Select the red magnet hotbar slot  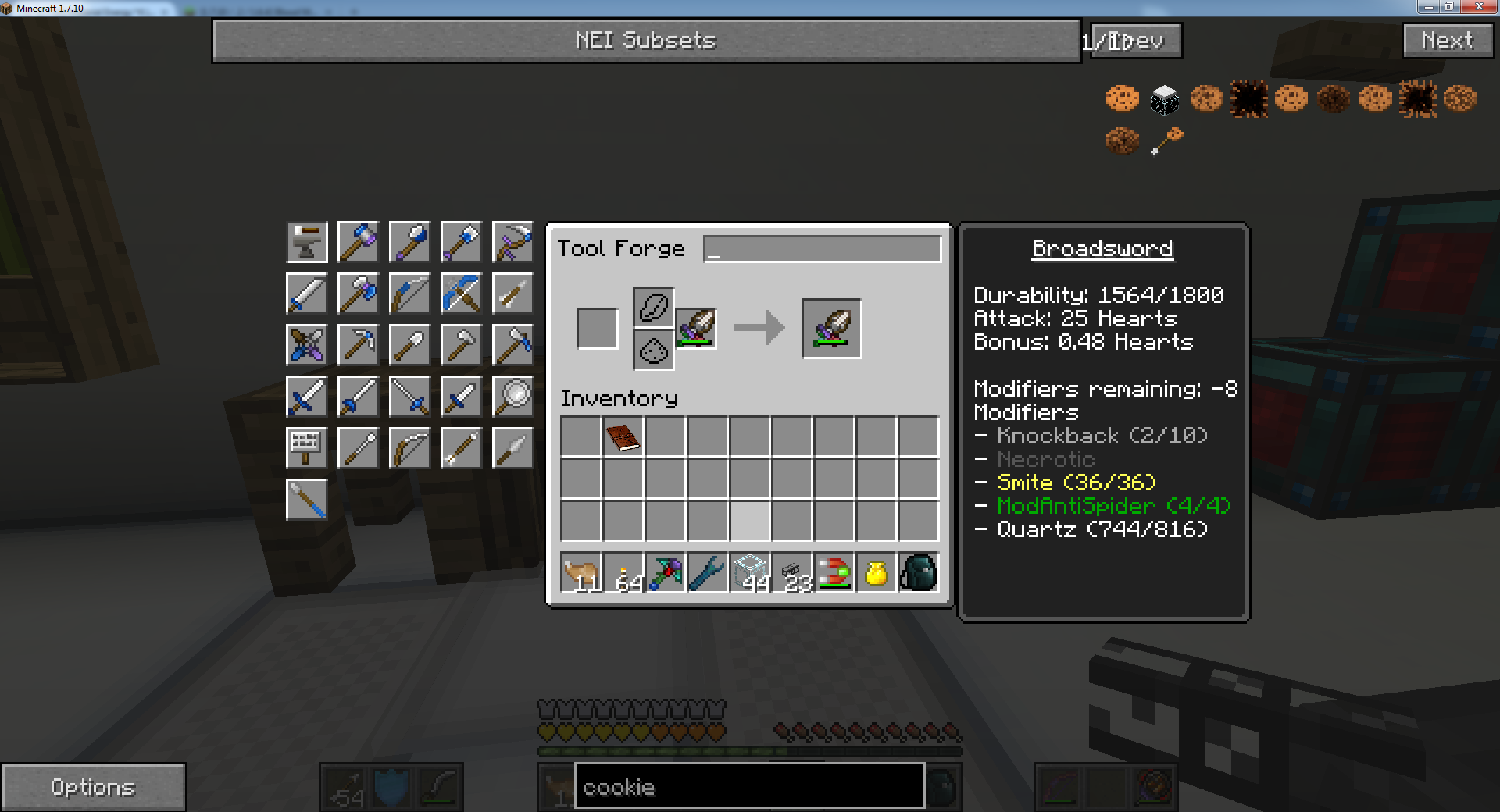coord(834,574)
